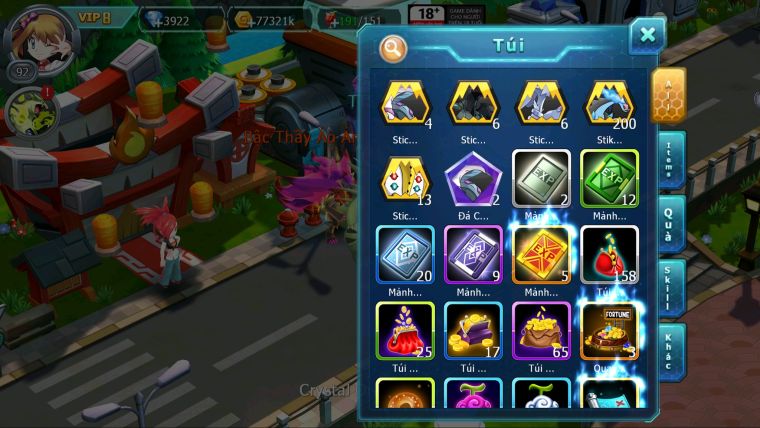
Task: Select the sticker with gems, count 13
Action: (405, 178)
